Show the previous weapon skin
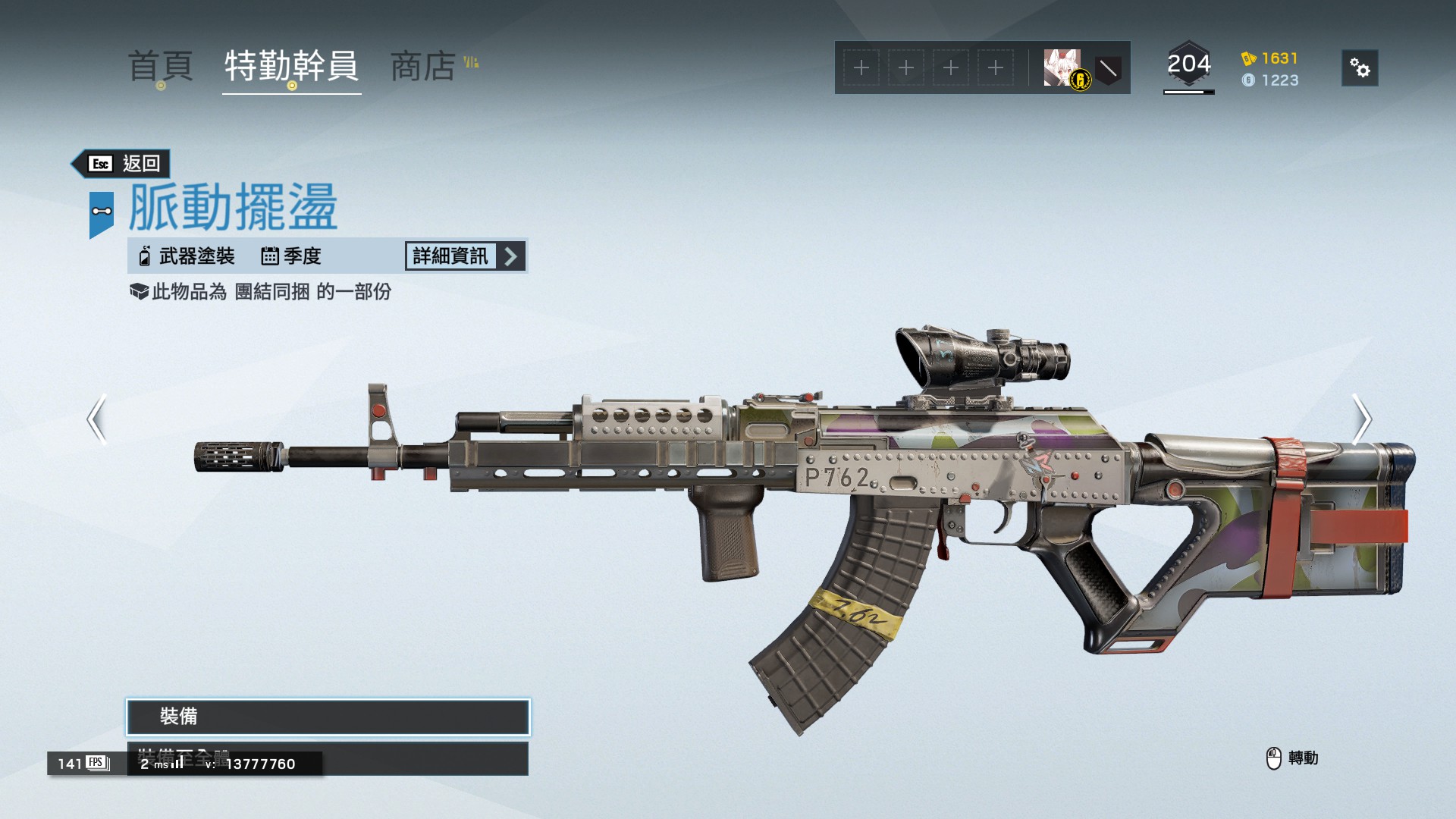The image size is (1456, 819). tap(96, 419)
